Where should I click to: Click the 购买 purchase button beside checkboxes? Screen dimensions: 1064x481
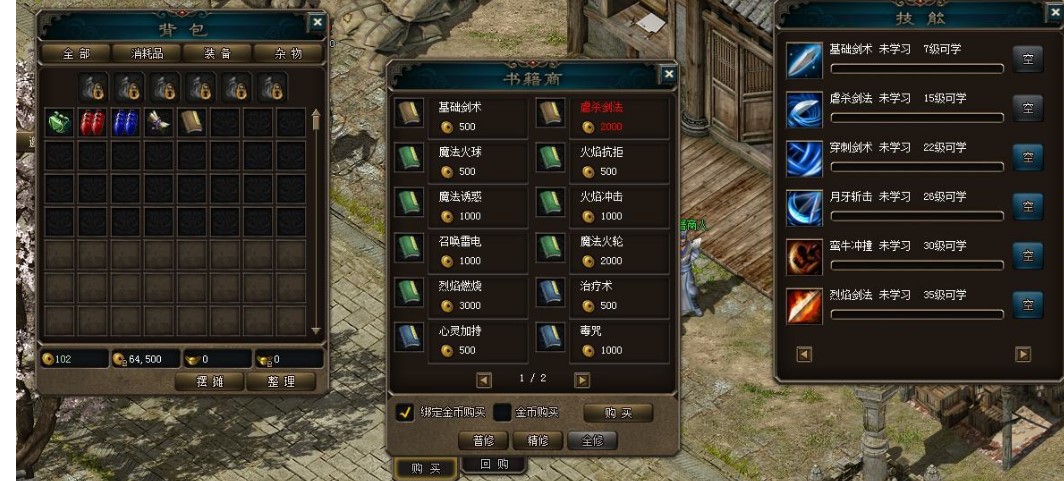point(615,413)
